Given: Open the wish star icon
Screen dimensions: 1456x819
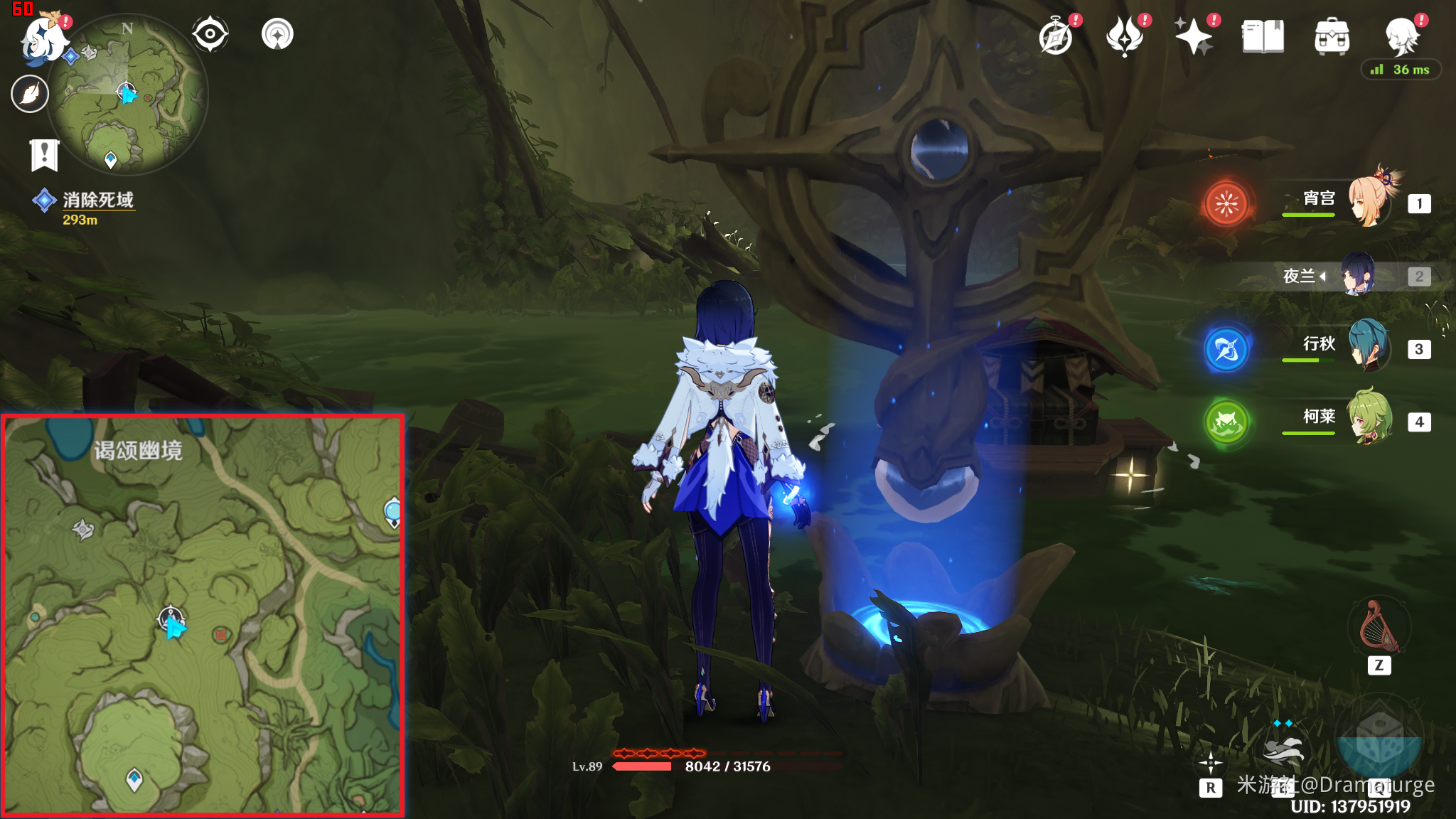Looking at the screenshot, I should click(x=1193, y=36).
